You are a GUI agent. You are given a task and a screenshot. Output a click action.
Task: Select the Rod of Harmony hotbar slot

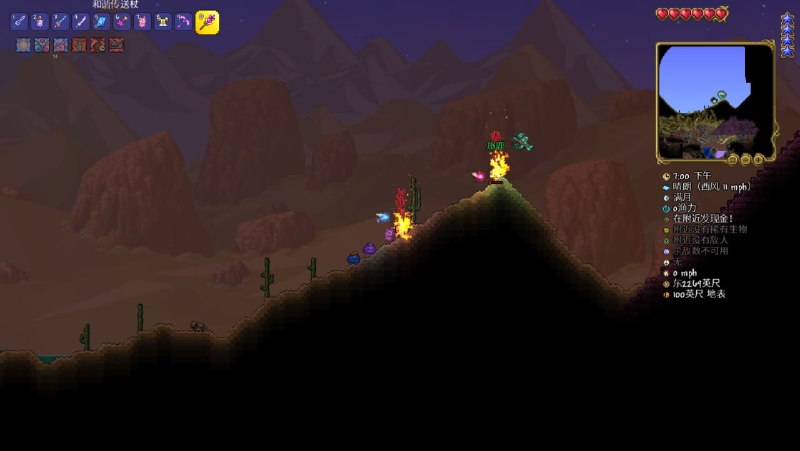[207, 21]
